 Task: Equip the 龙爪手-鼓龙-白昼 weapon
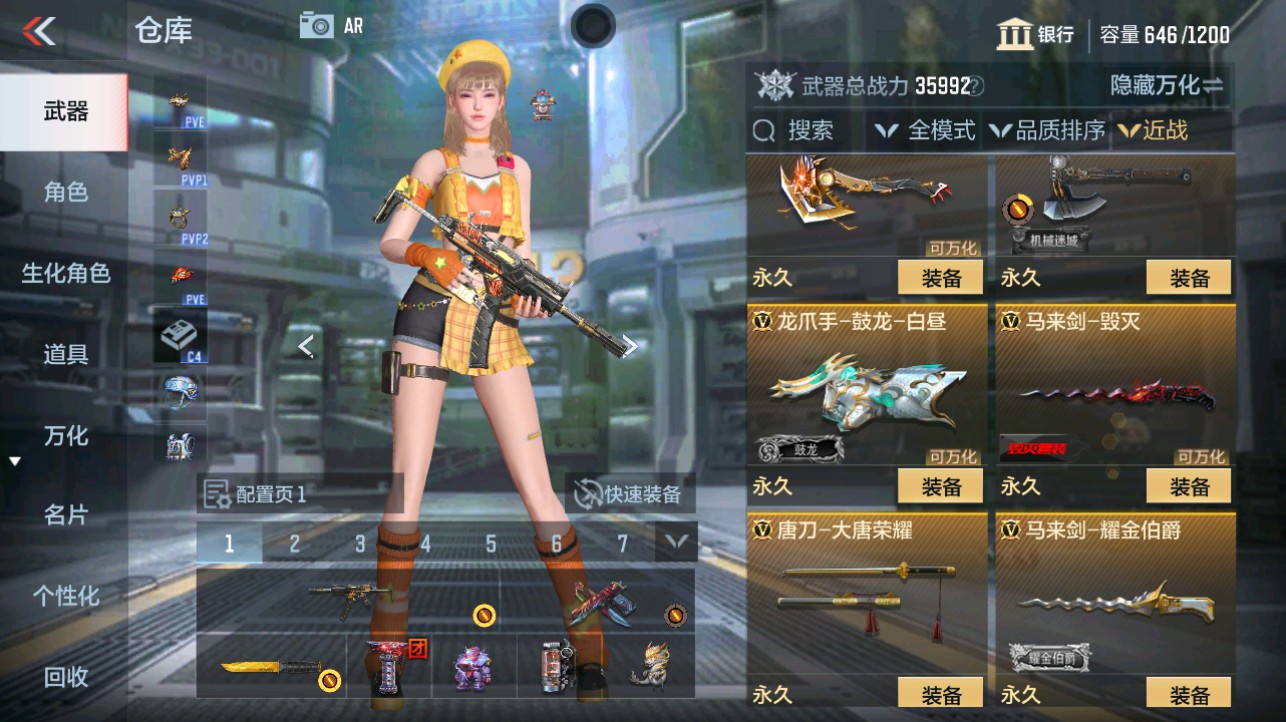(x=938, y=487)
